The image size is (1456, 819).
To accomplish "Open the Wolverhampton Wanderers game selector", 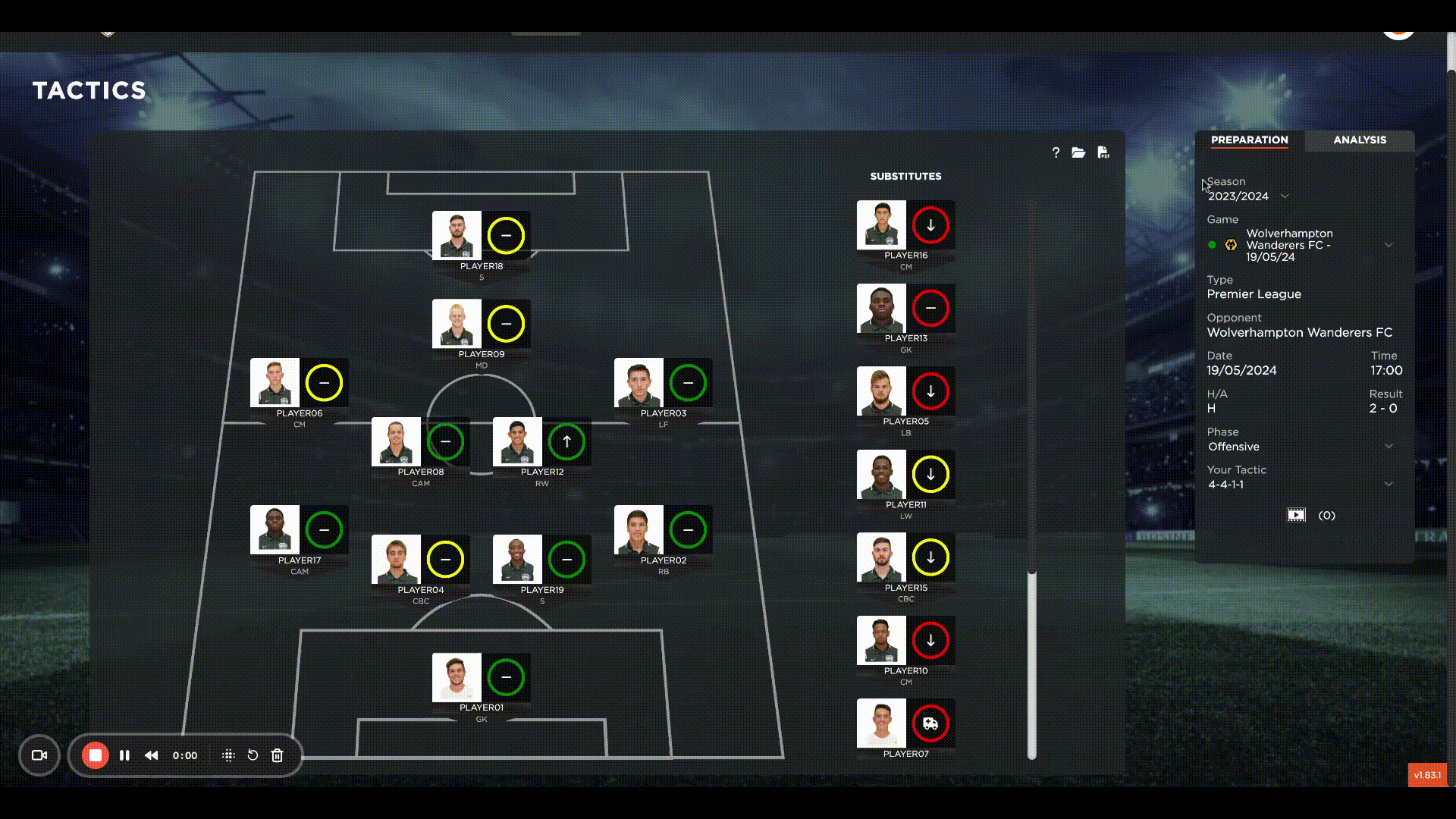I will 1389,244.
